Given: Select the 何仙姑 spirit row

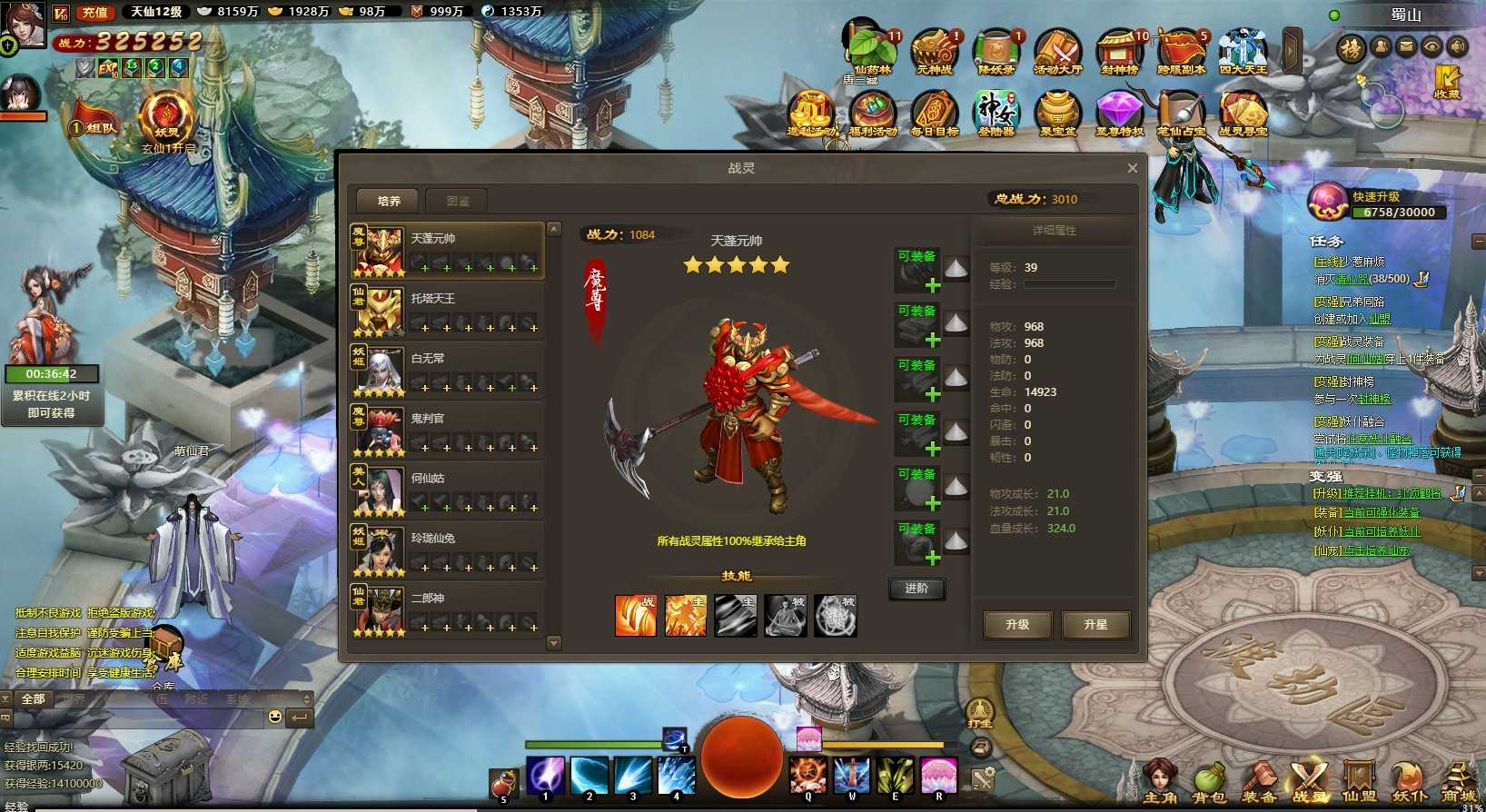Looking at the screenshot, I should point(447,489).
